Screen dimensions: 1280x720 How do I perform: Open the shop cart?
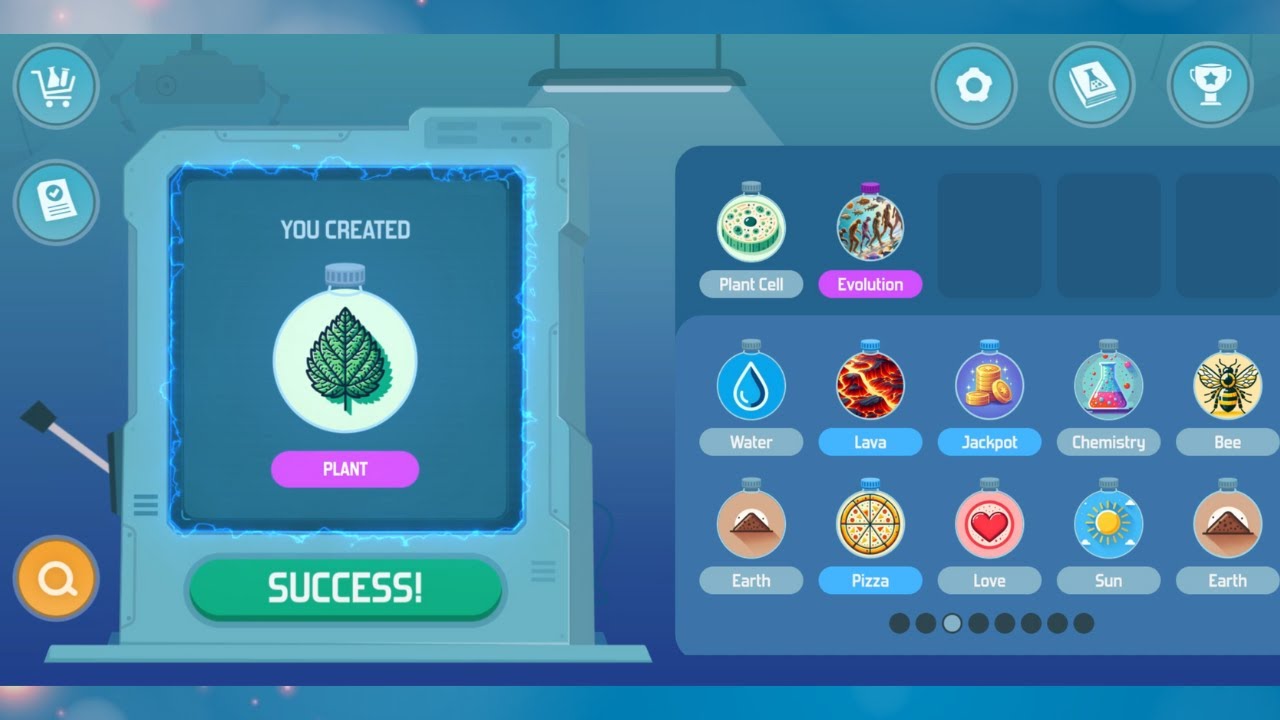pyautogui.click(x=56, y=86)
